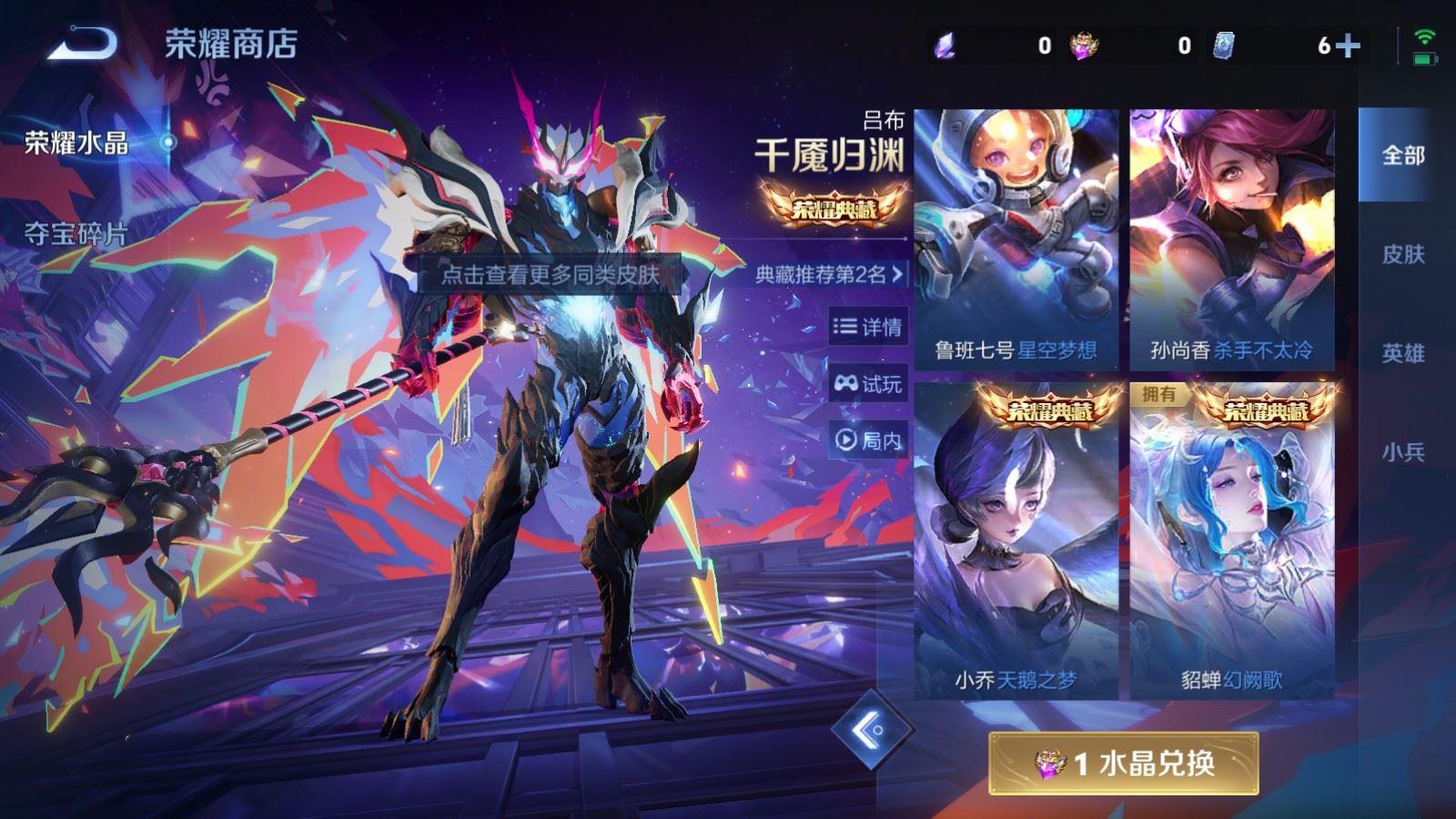The height and width of the screenshot is (819, 1456).
Task: Open the 小兵 category
Action: [x=1402, y=451]
